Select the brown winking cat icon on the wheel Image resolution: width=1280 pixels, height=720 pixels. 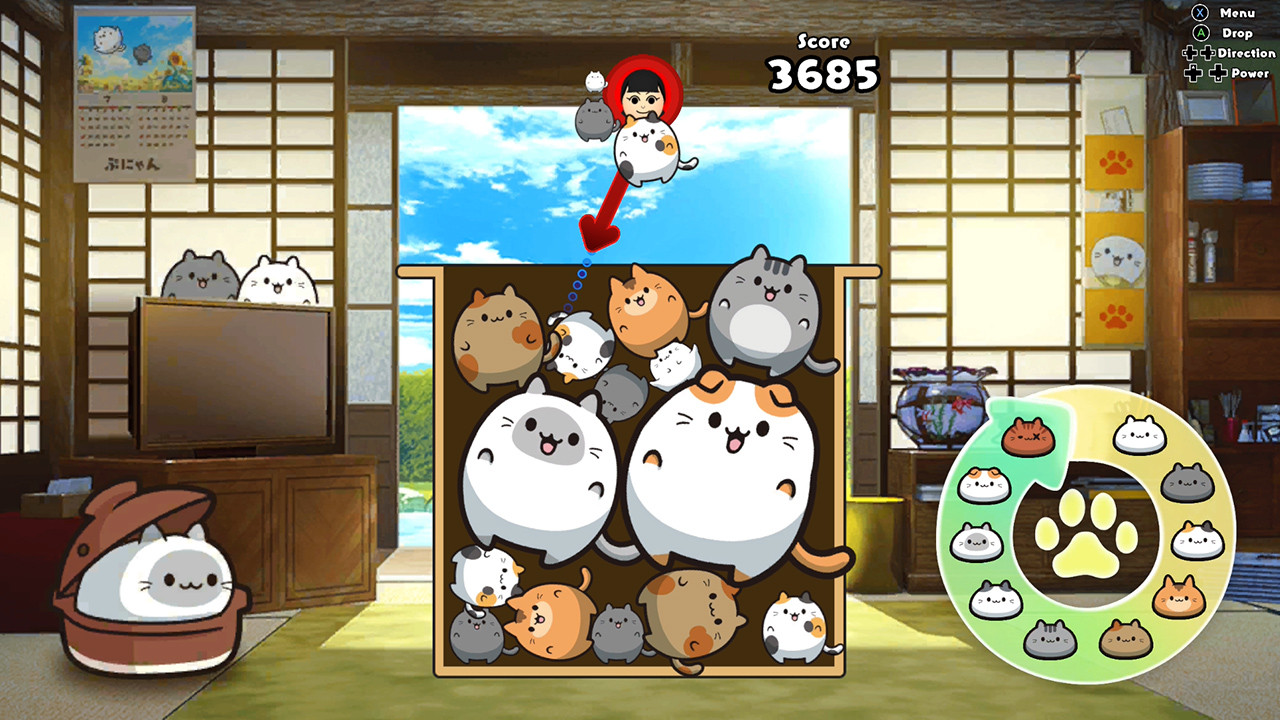tap(1029, 437)
